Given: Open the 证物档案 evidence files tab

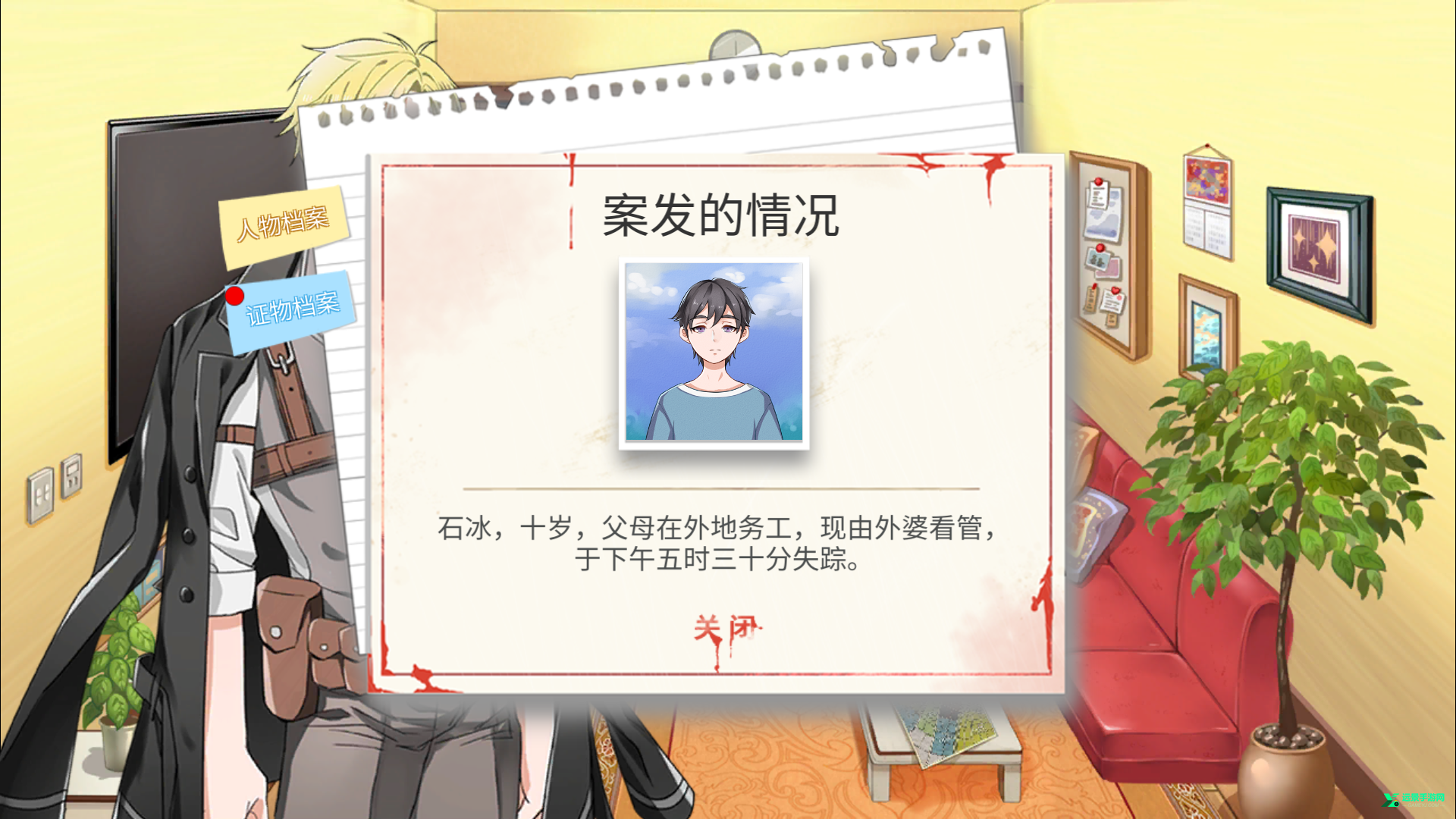Looking at the screenshot, I should 294,313.
